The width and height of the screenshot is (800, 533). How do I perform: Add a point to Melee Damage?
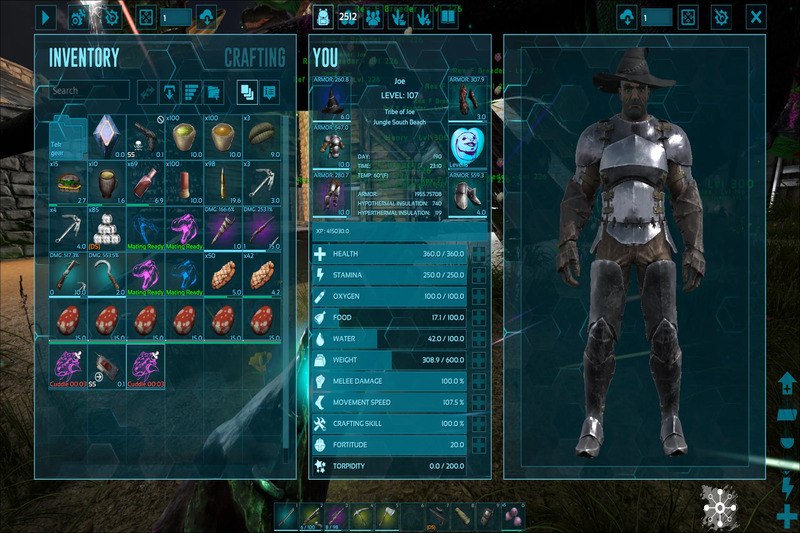480,381
